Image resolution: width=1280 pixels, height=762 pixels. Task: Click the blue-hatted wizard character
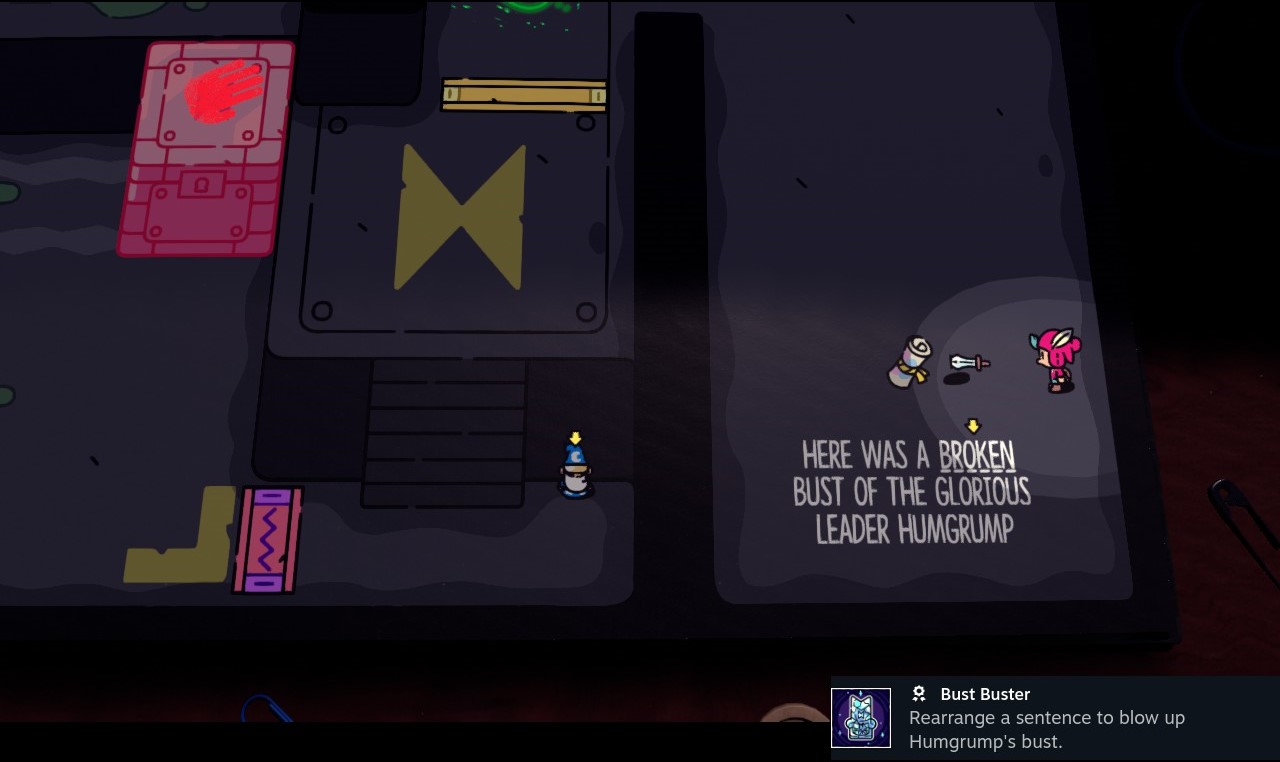(x=574, y=468)
